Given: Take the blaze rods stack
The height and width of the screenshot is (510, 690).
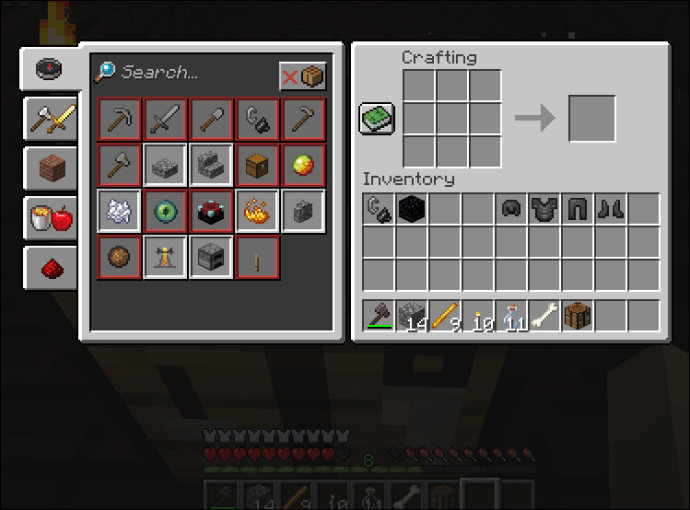Looking at the screenshot, I should pyautogui.click(x=445, y=316).
